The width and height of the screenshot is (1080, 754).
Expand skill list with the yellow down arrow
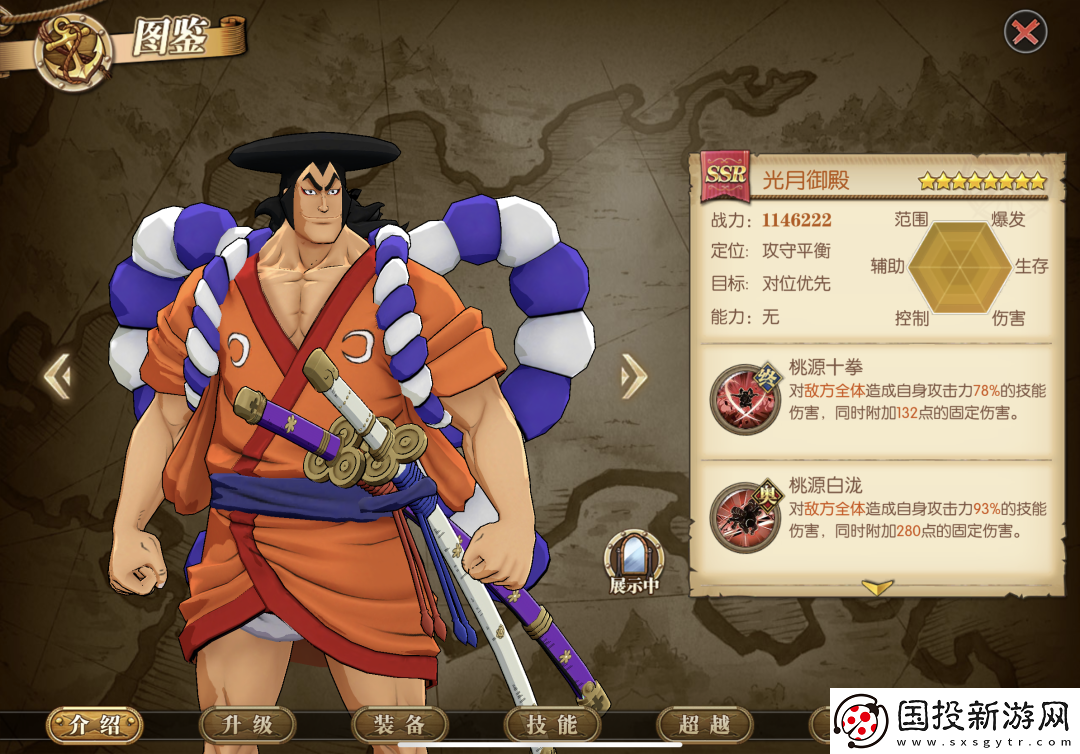(877, 588)
